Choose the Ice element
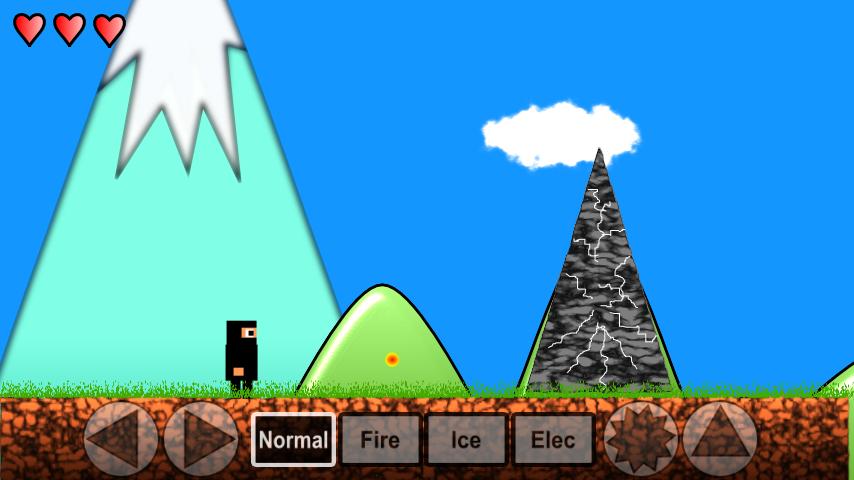 [x=466, y=440]
